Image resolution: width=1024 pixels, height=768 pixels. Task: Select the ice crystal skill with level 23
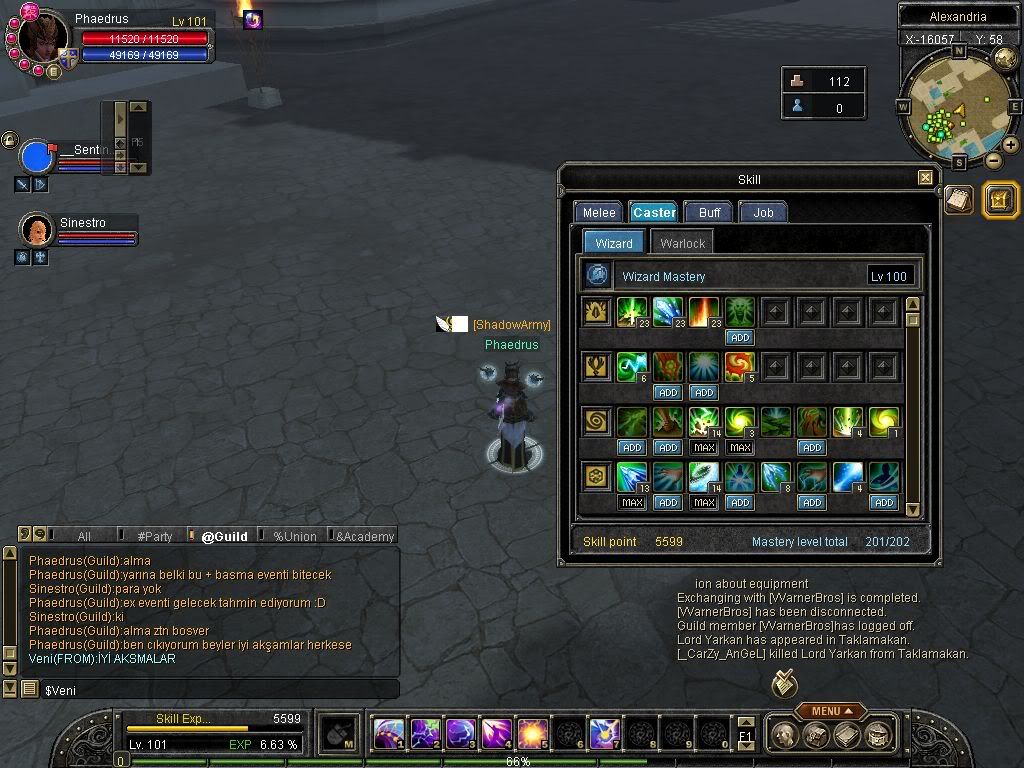(667, 312)
